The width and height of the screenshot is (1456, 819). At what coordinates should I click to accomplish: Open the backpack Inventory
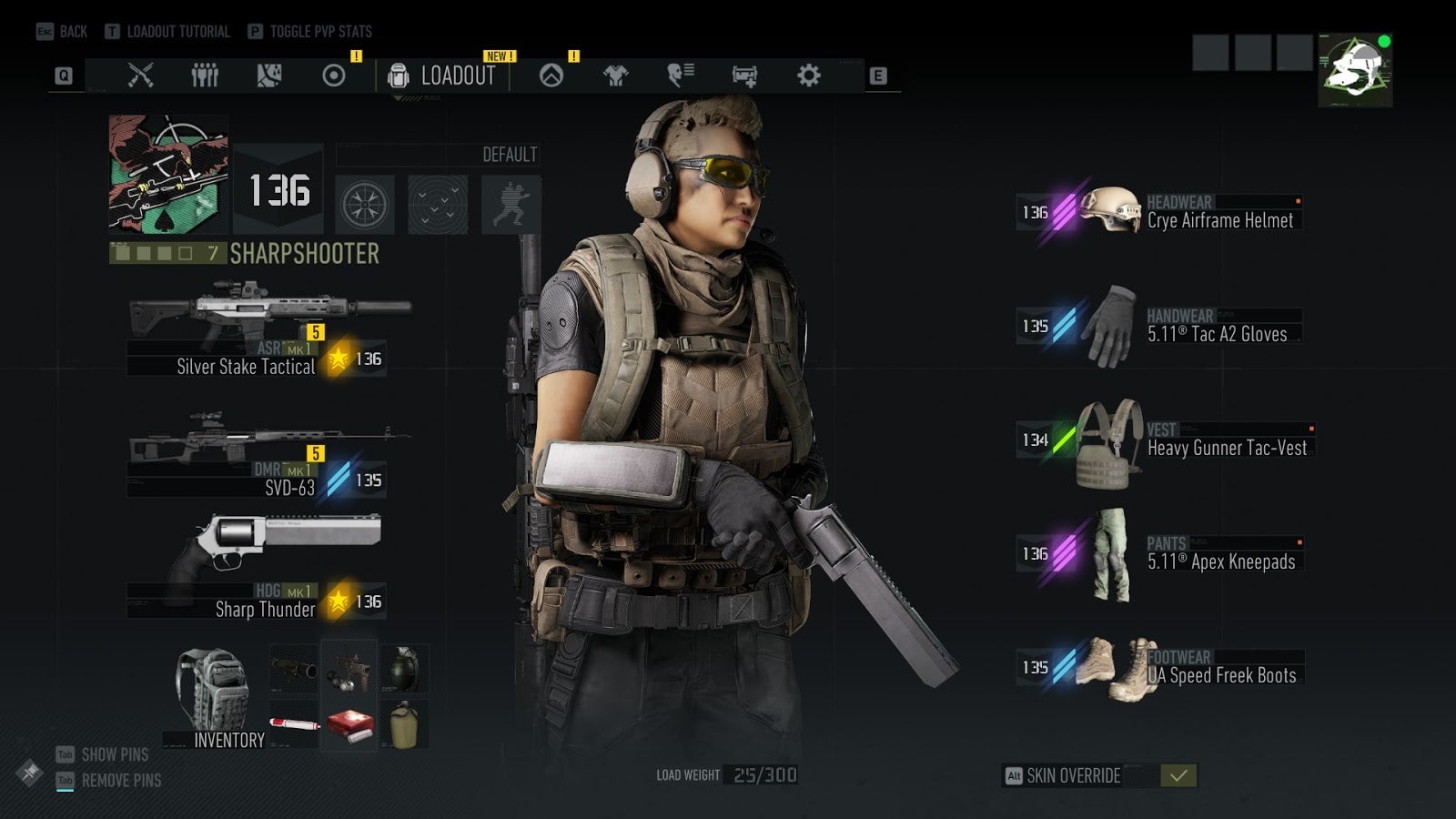[x=215, y=697]
